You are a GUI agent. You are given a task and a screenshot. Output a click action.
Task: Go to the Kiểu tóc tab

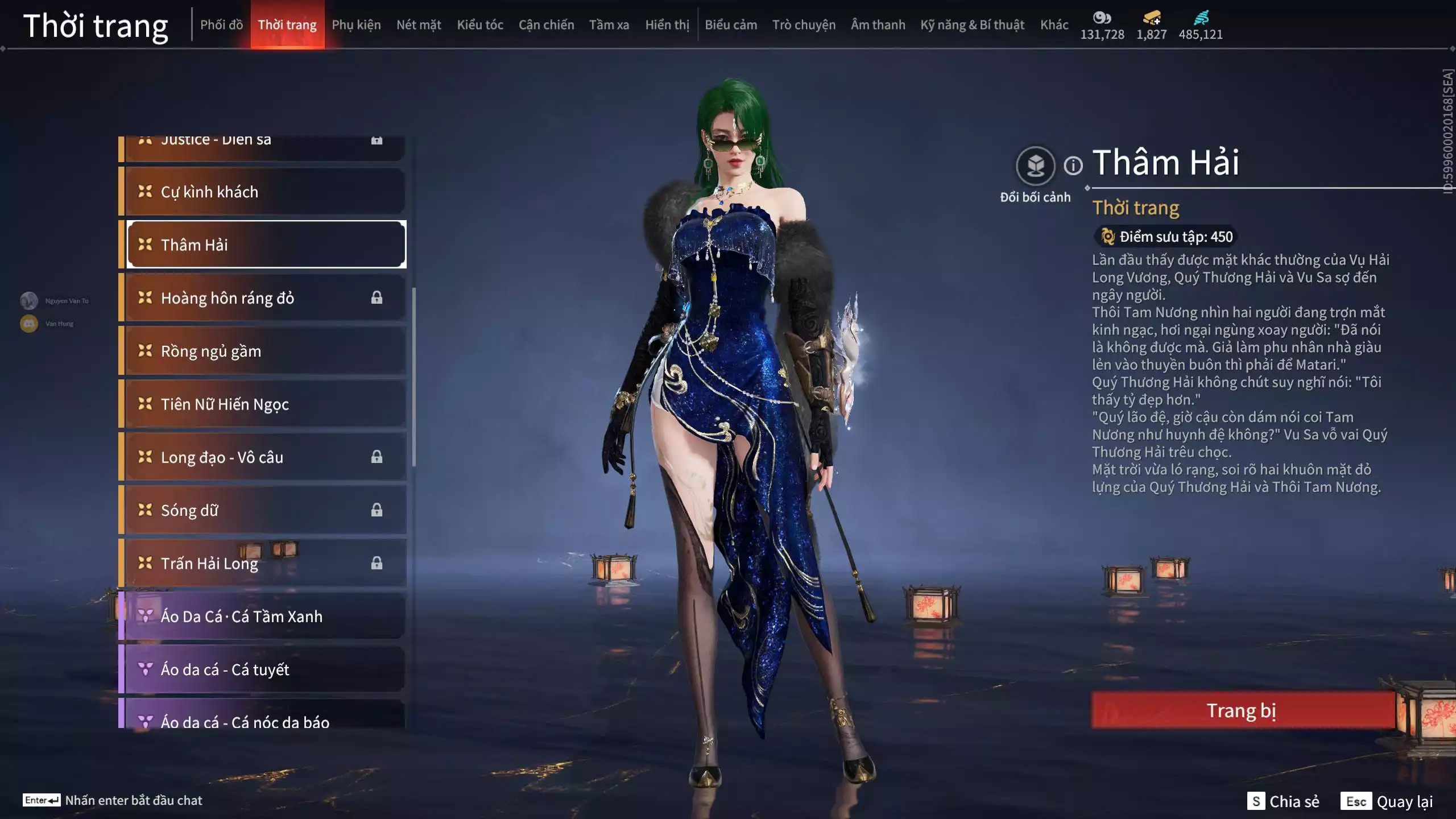[480, 25]
